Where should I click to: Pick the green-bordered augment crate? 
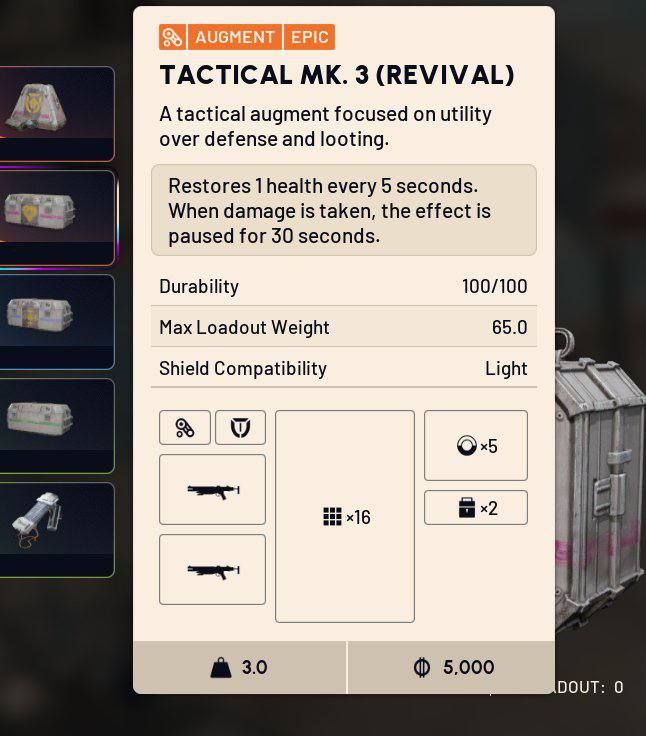[x=55, y=424]
